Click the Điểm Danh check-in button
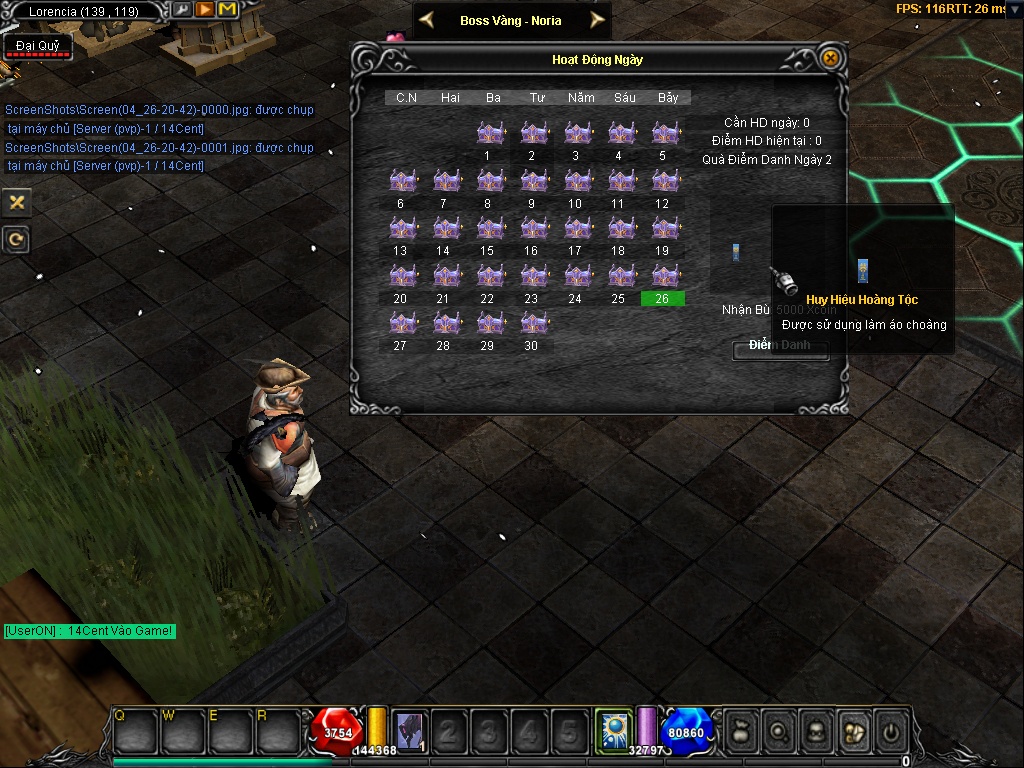 [780, 346]
